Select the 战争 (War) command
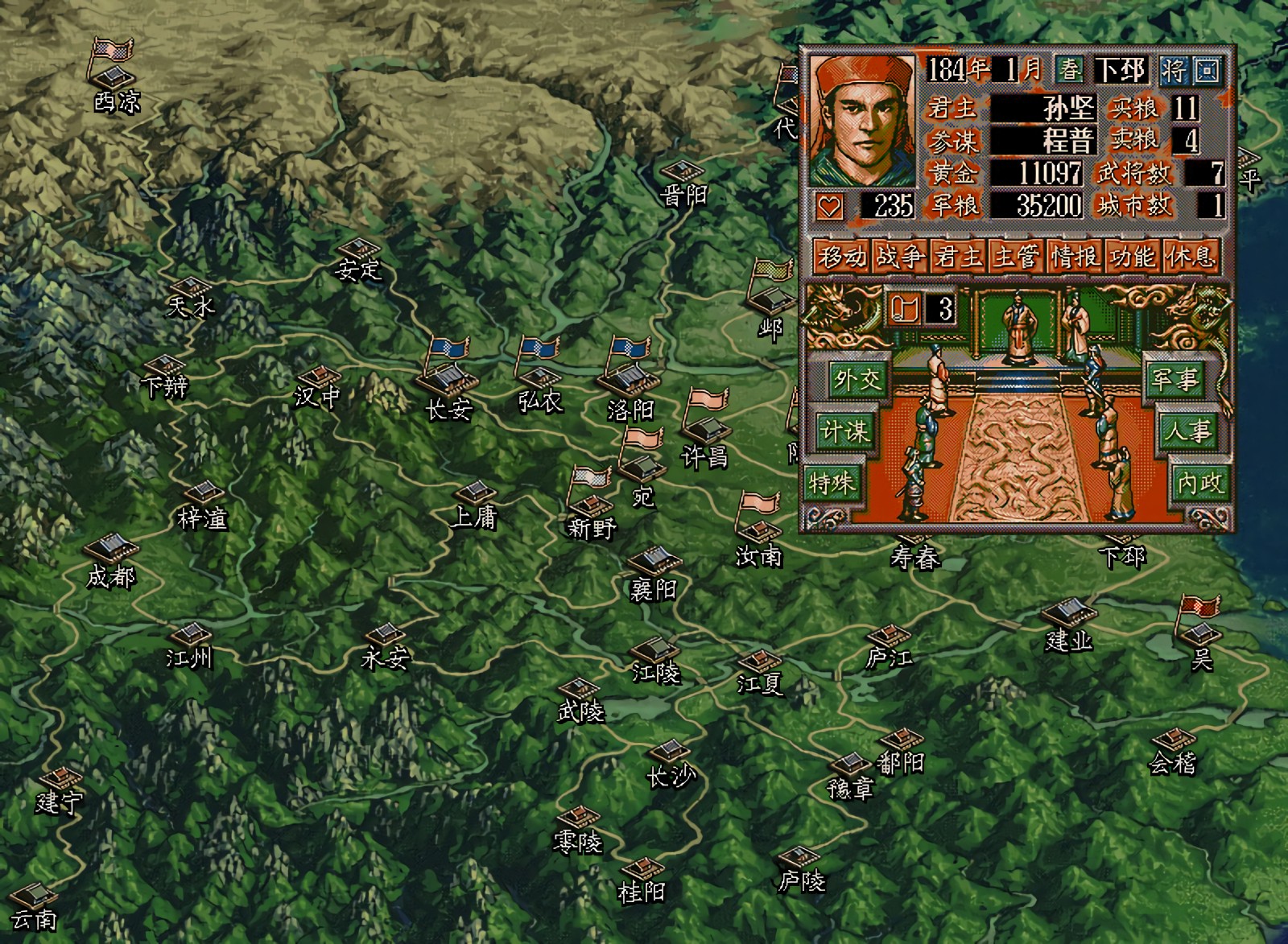The height and width of the screenshot is (944, 1288). pyautogui.click(x=900, y=257)
